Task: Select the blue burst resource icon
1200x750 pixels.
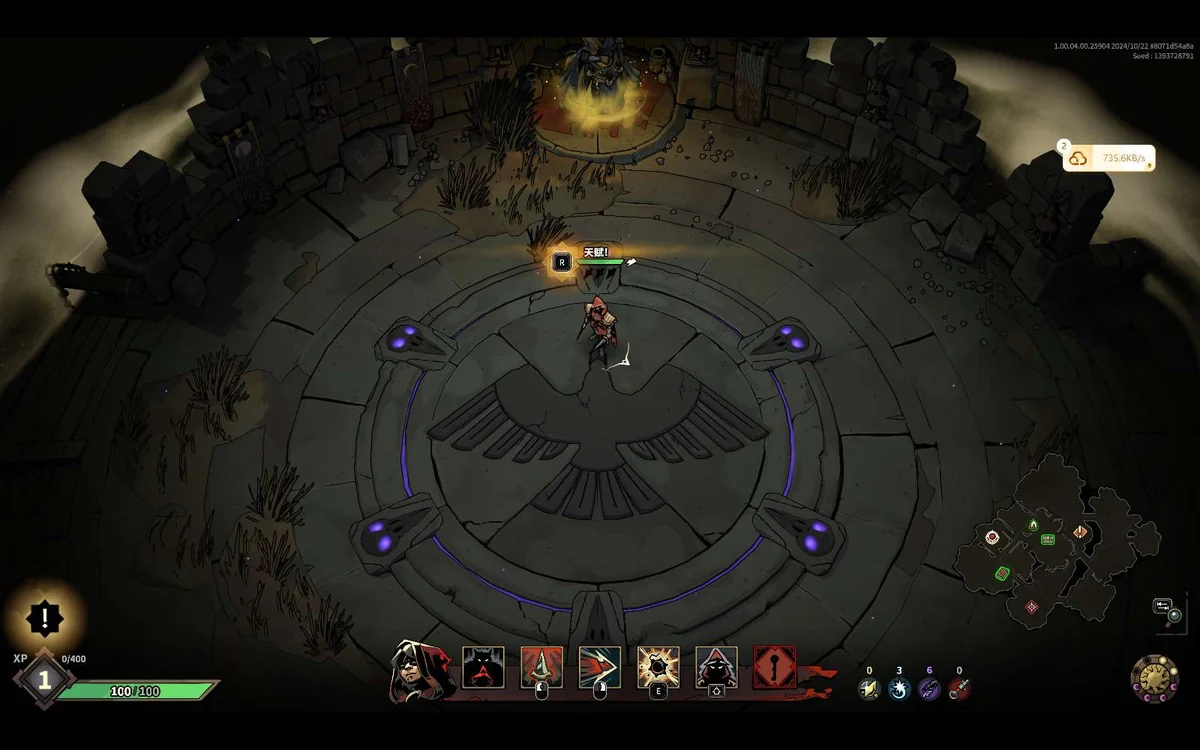Action: pos(899,688)
